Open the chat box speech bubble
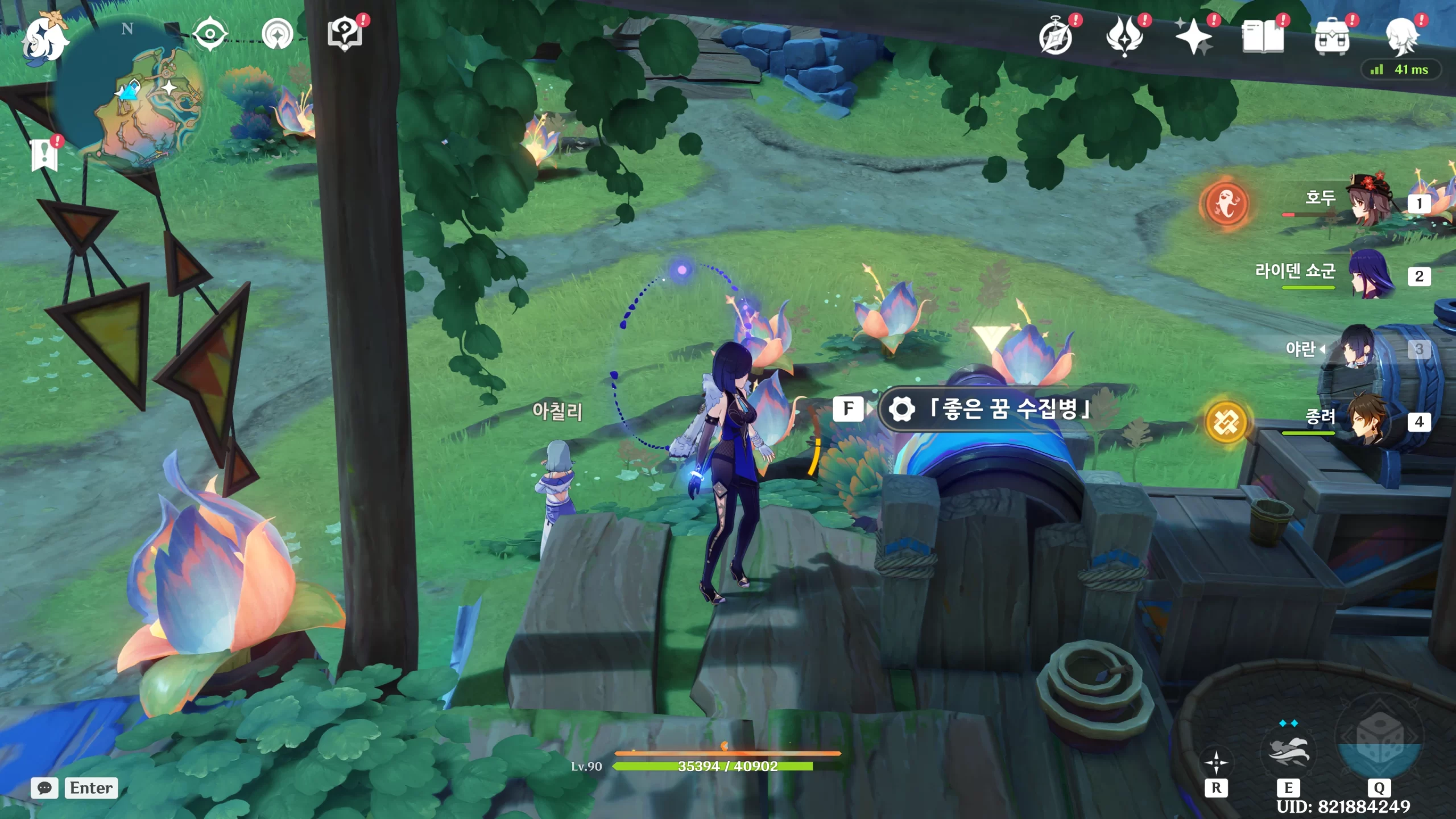Viewport: 1456px width, 819px height. coord(44,788)
